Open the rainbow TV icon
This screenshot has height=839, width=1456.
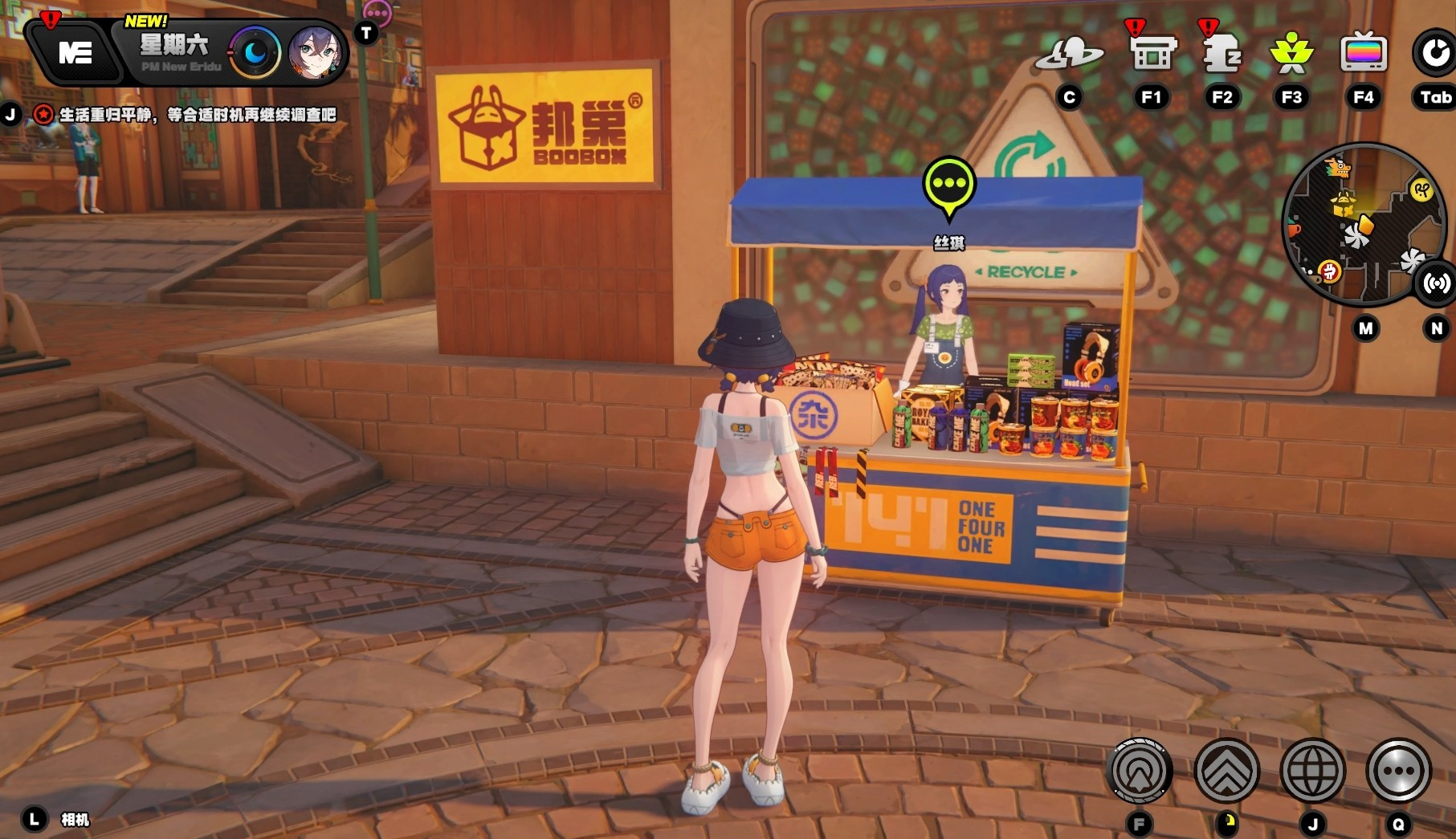tap(1363, 54)
